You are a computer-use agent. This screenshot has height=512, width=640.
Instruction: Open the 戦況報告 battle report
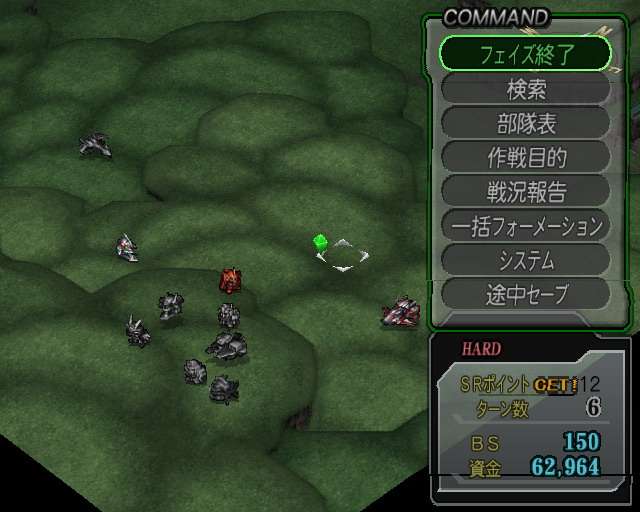pos(525,191)
